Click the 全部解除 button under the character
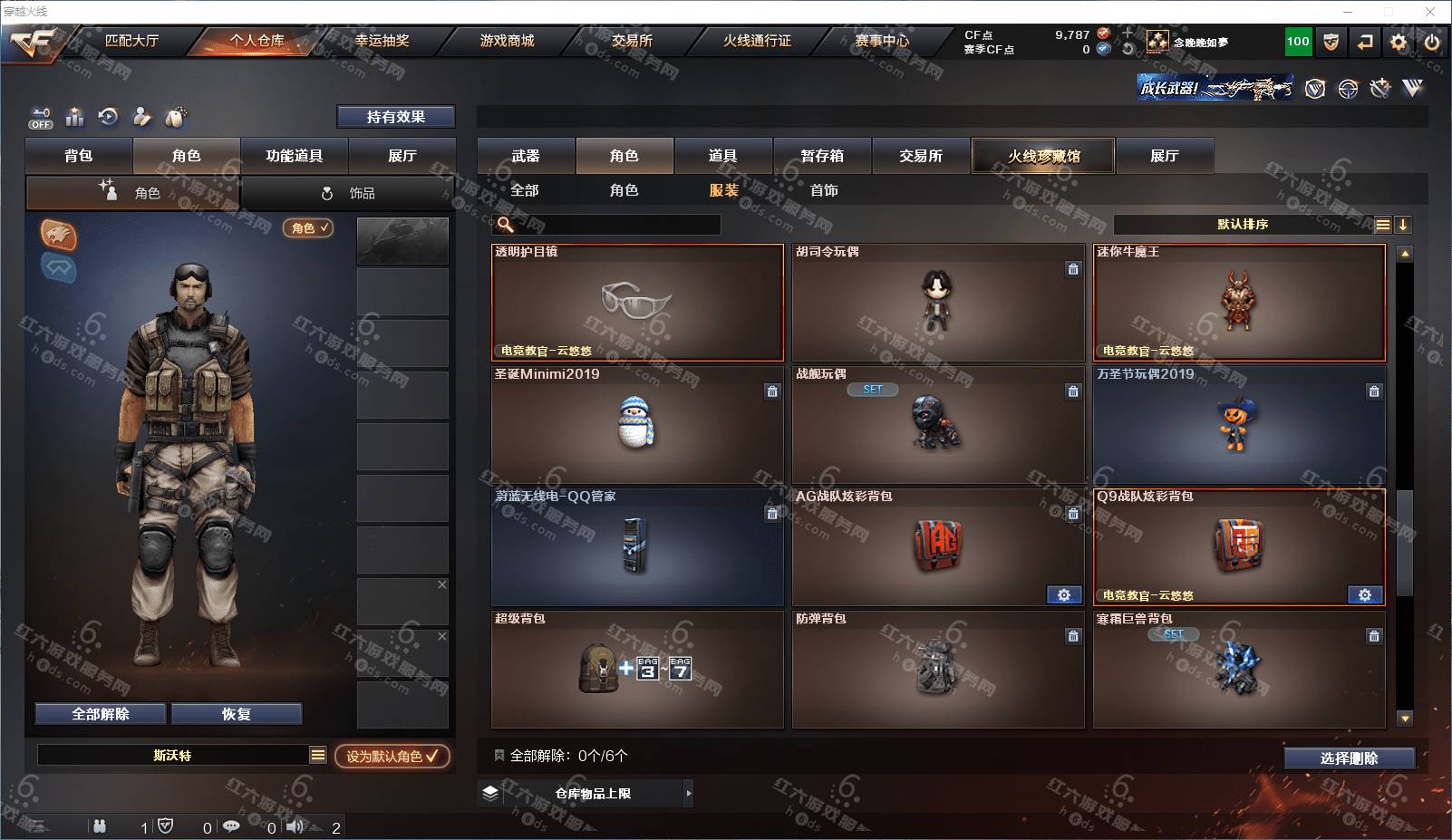The image size is (1452, 840). pos(101,714)
